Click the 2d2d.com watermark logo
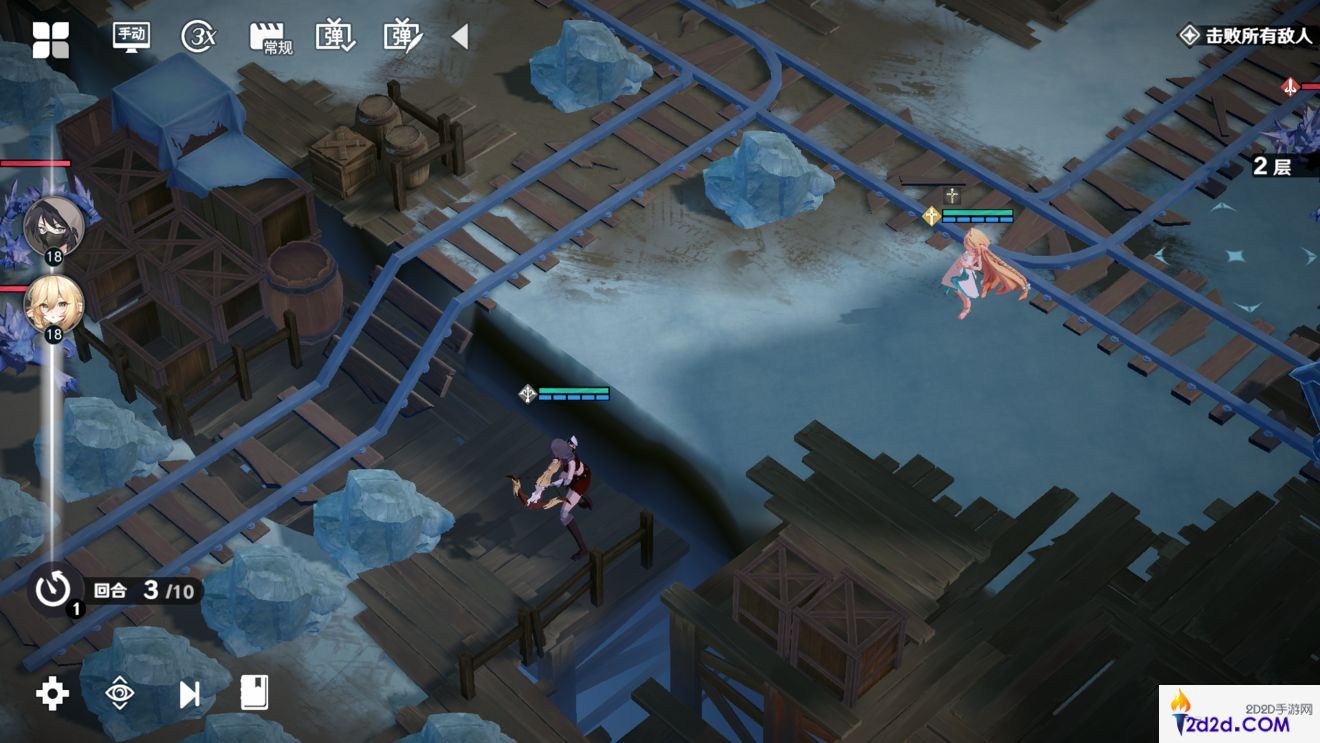Screen dimensions: 1320x743 [x=1239, y=714]
